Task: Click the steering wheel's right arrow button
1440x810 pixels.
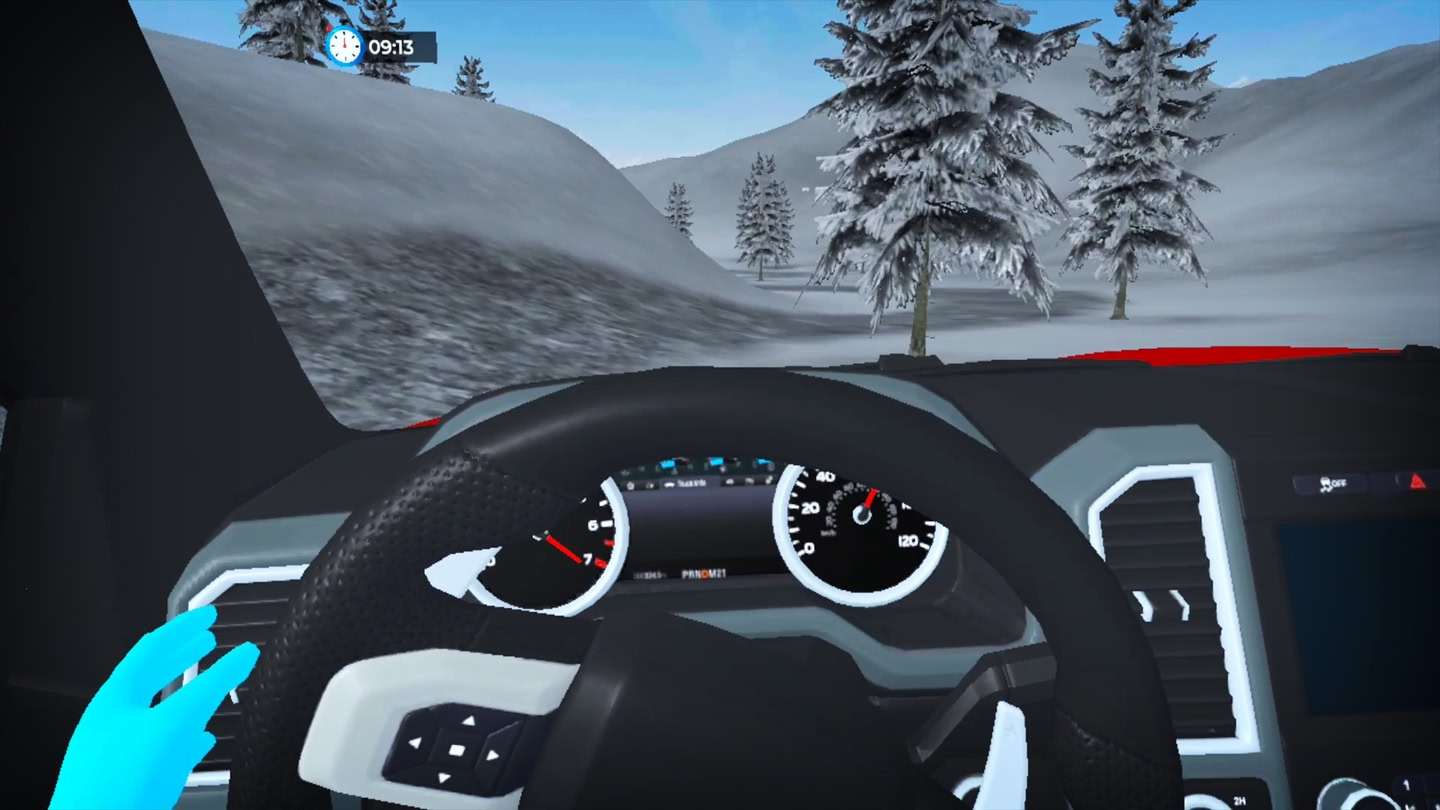Action: pos(492,755)
